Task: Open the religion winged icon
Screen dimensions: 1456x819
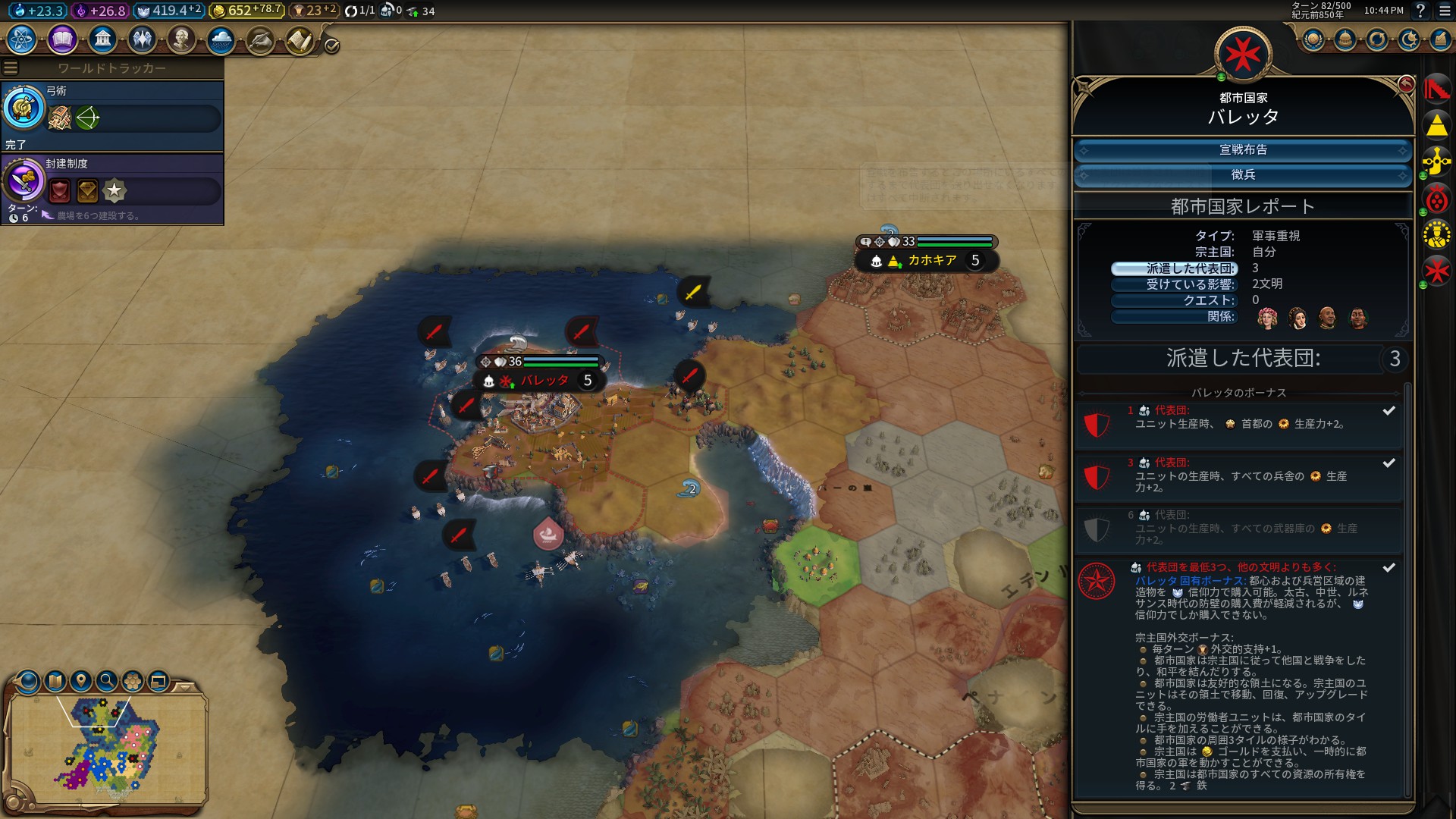Action: pos(142,39)
